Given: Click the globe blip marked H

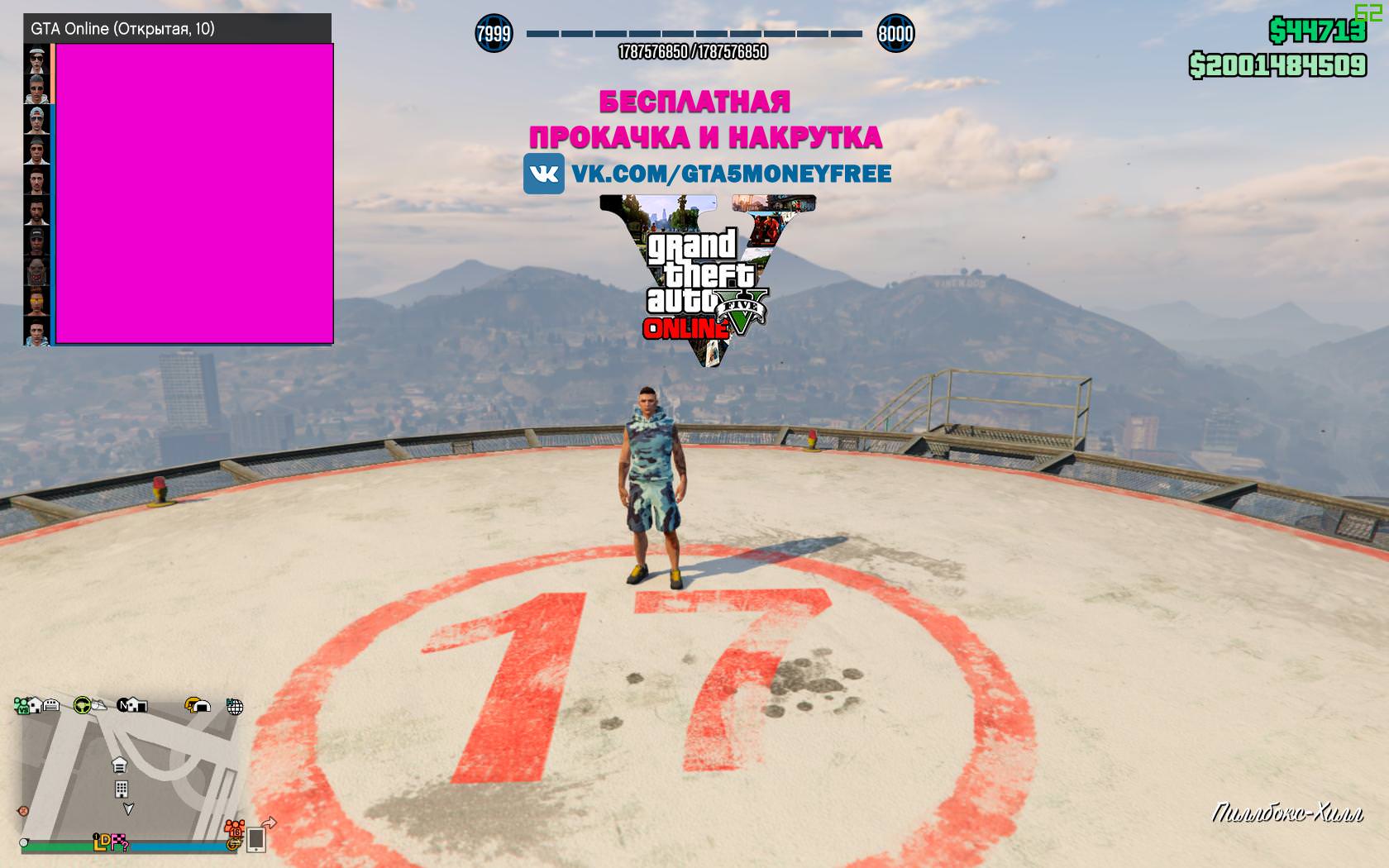Looking at the screenshot, I should (x=235, y=707).
